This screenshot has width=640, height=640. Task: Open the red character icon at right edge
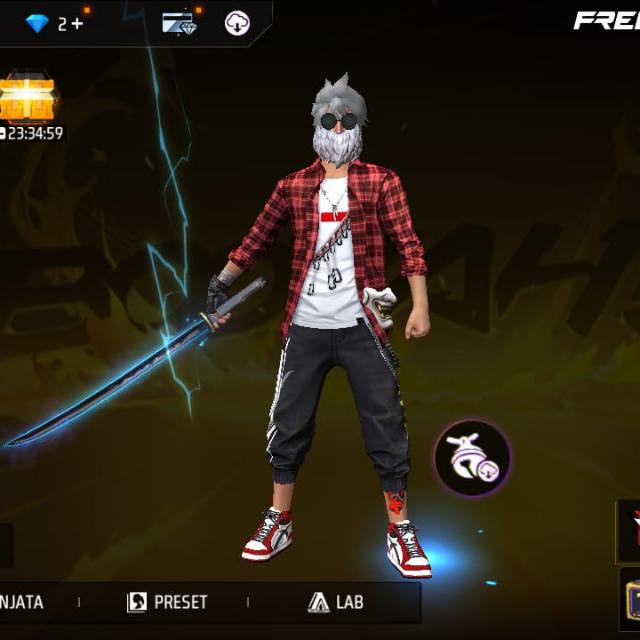click(x=629, y=530)
